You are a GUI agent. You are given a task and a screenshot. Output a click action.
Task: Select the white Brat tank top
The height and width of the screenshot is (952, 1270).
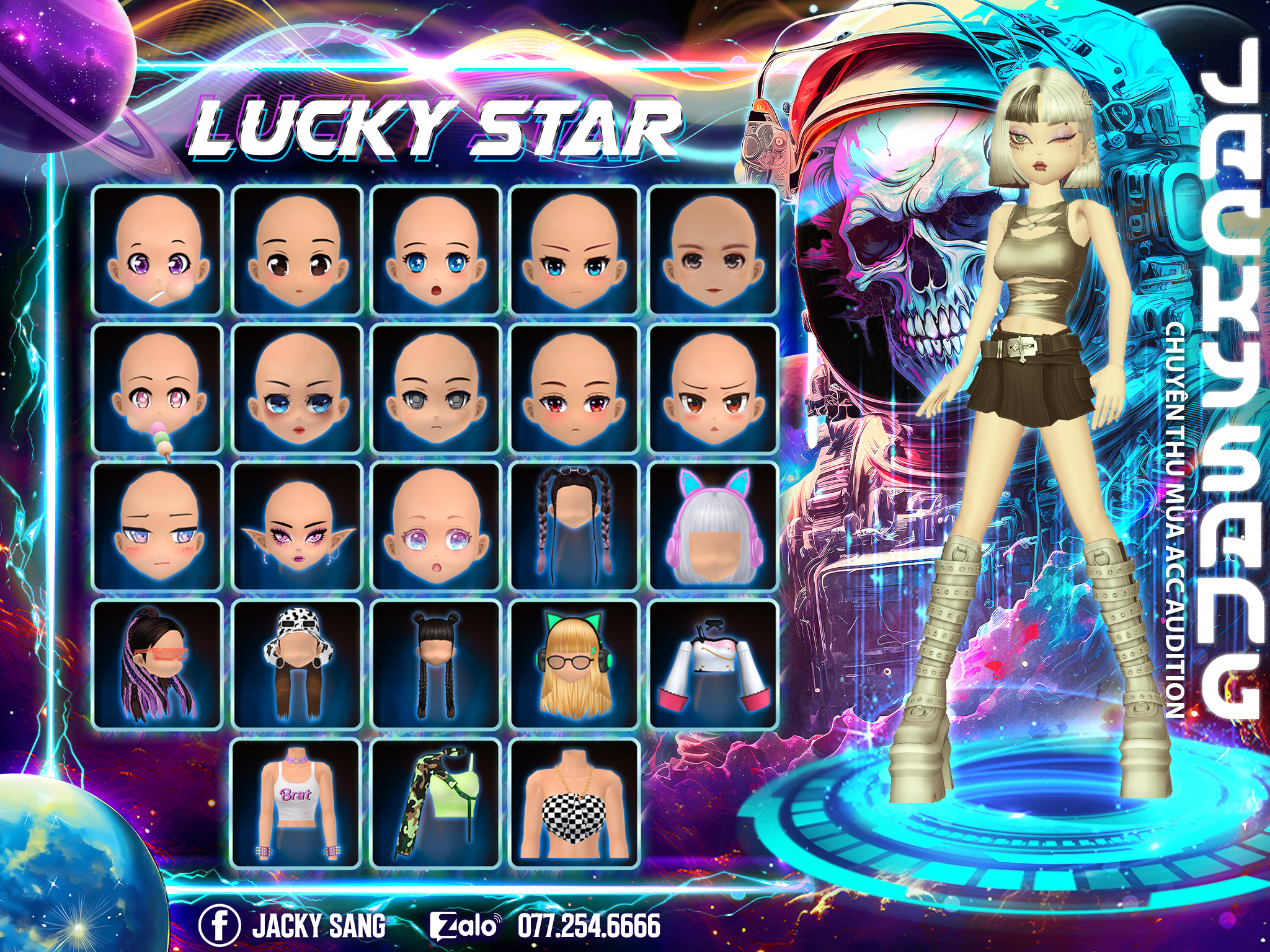[297, 804]
